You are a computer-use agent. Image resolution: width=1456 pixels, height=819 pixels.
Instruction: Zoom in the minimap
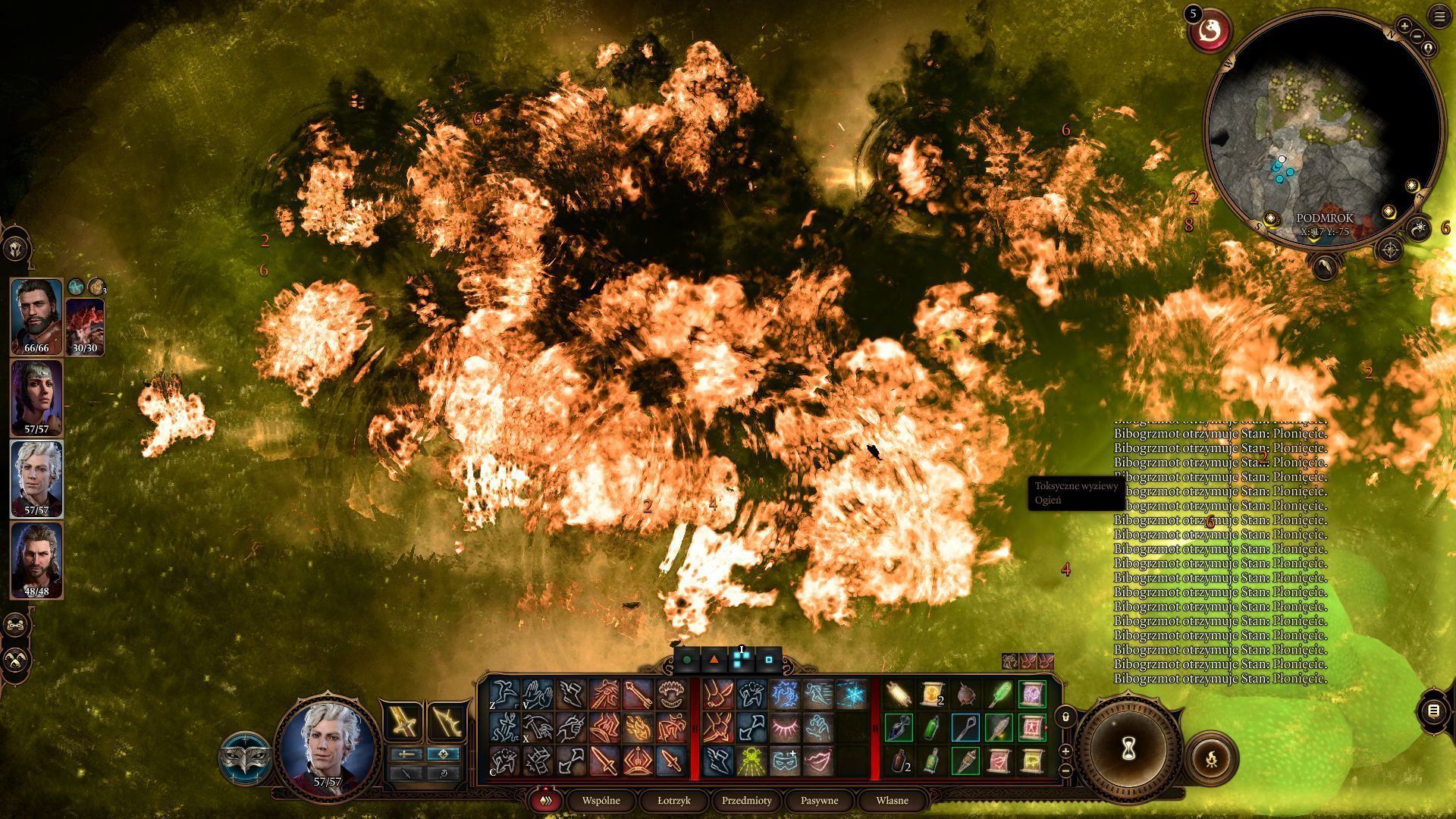click(1404, 27)
